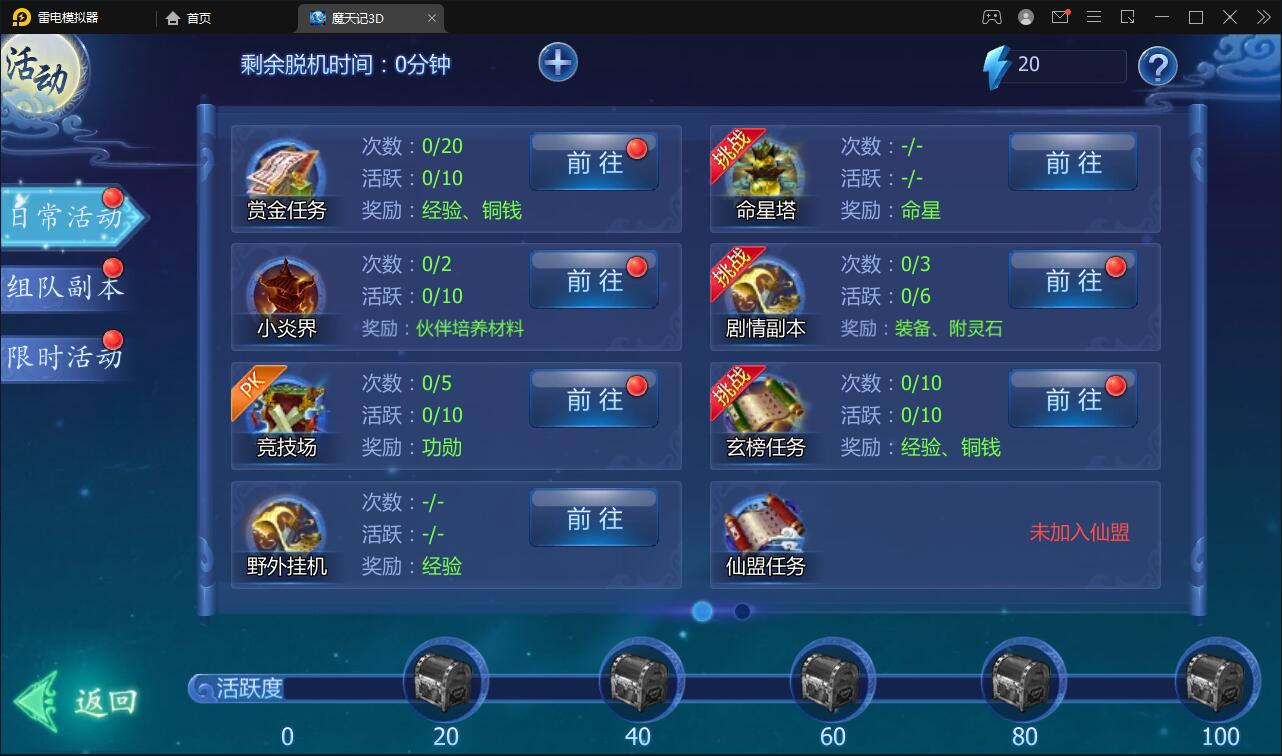Add offline time with the plus button

pyautogui.click(x=558, y=63)
